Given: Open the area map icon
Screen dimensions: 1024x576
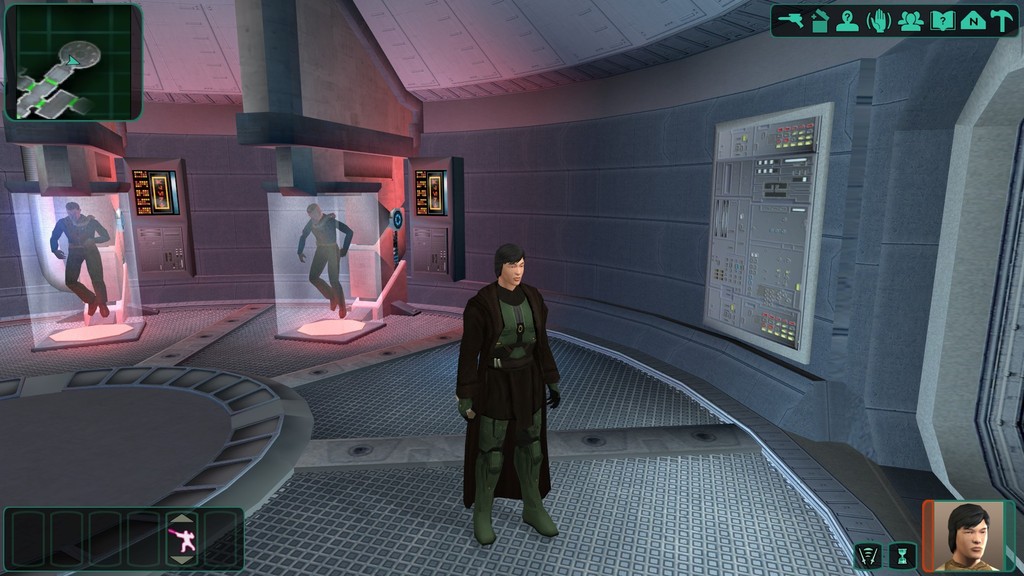Looking at the screenshot, I should click(x=972, y=20).
